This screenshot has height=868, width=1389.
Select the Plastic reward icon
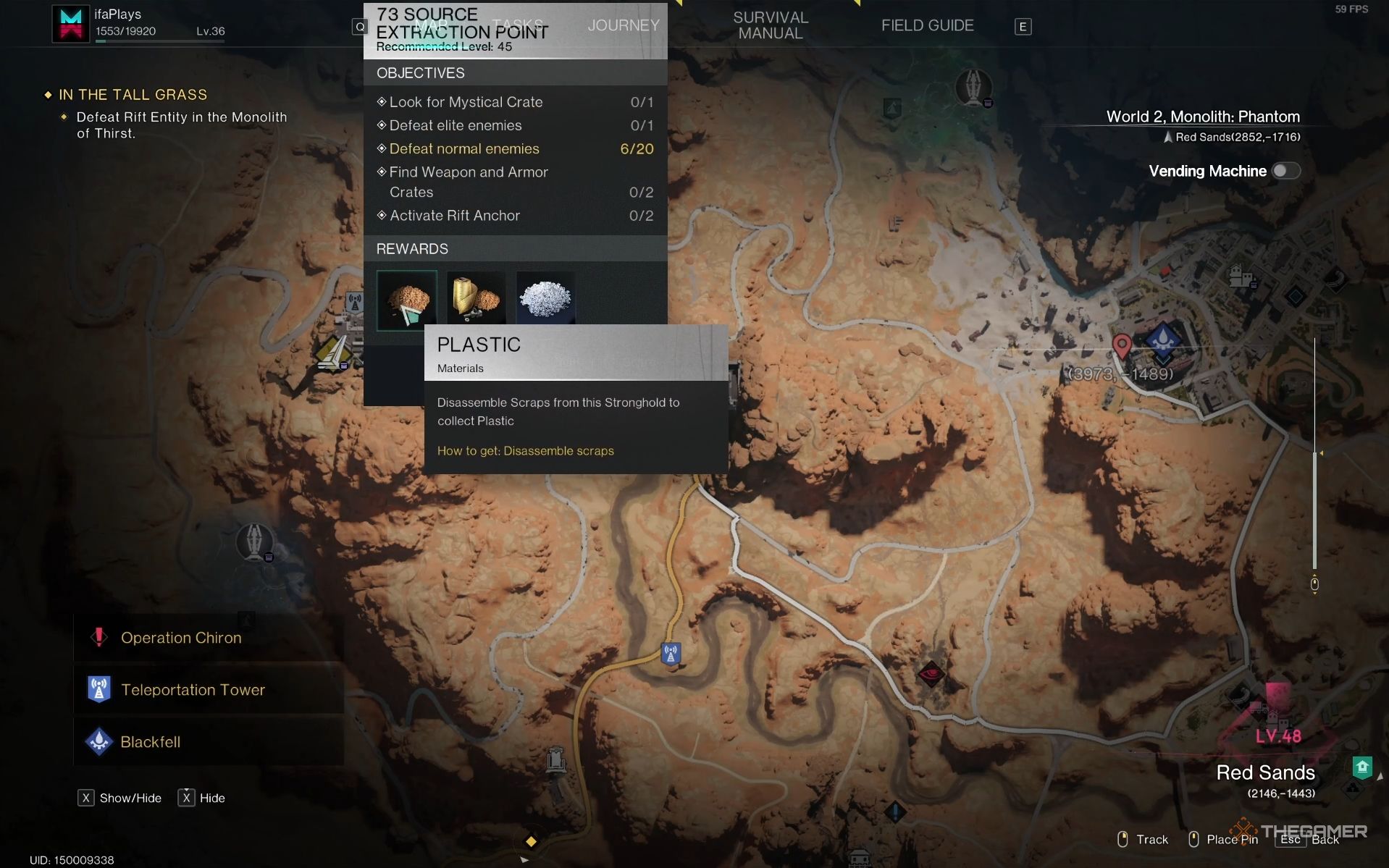tap(406, 300)
